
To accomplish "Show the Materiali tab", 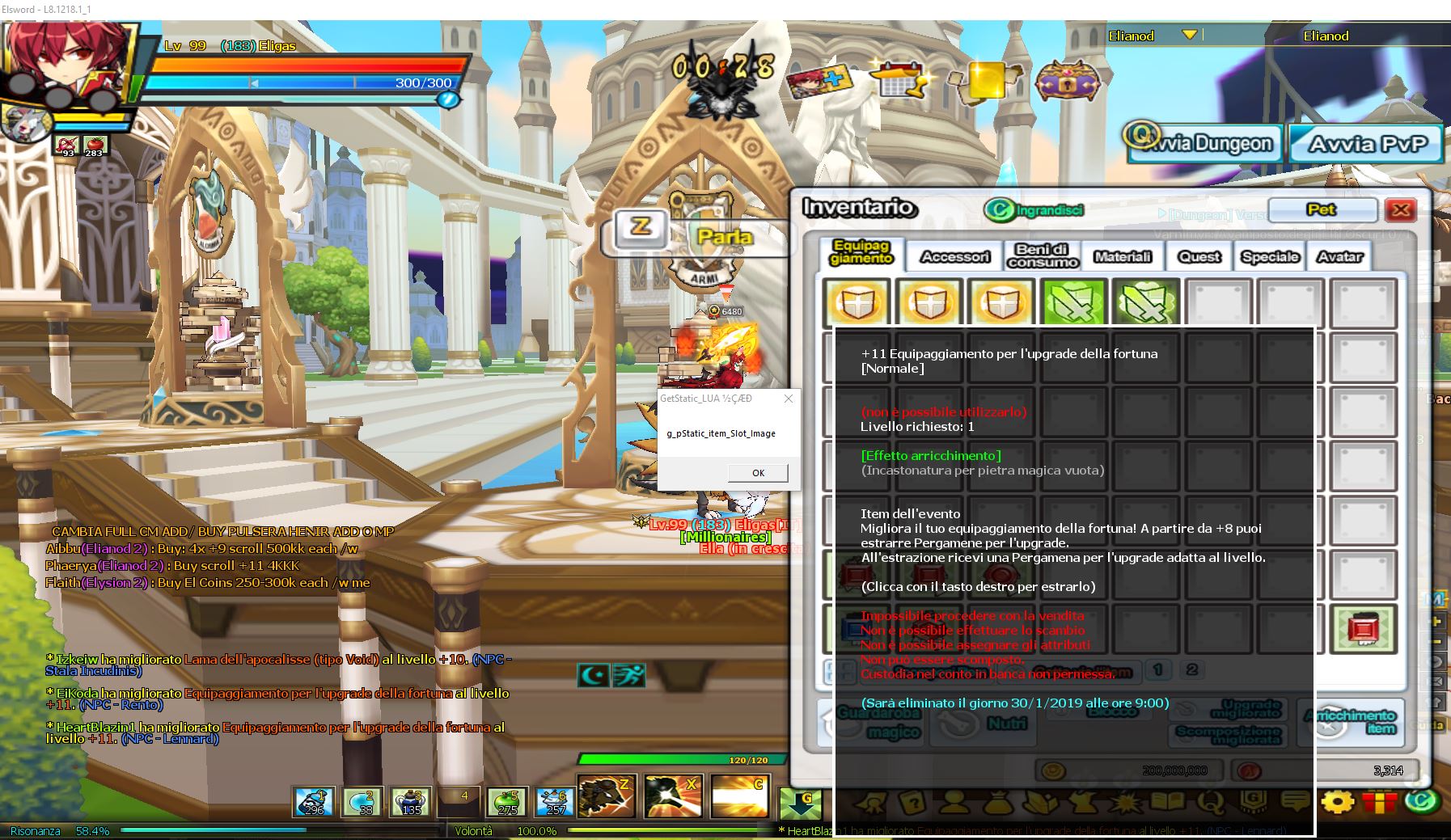I will click(x=1122, y=257).
